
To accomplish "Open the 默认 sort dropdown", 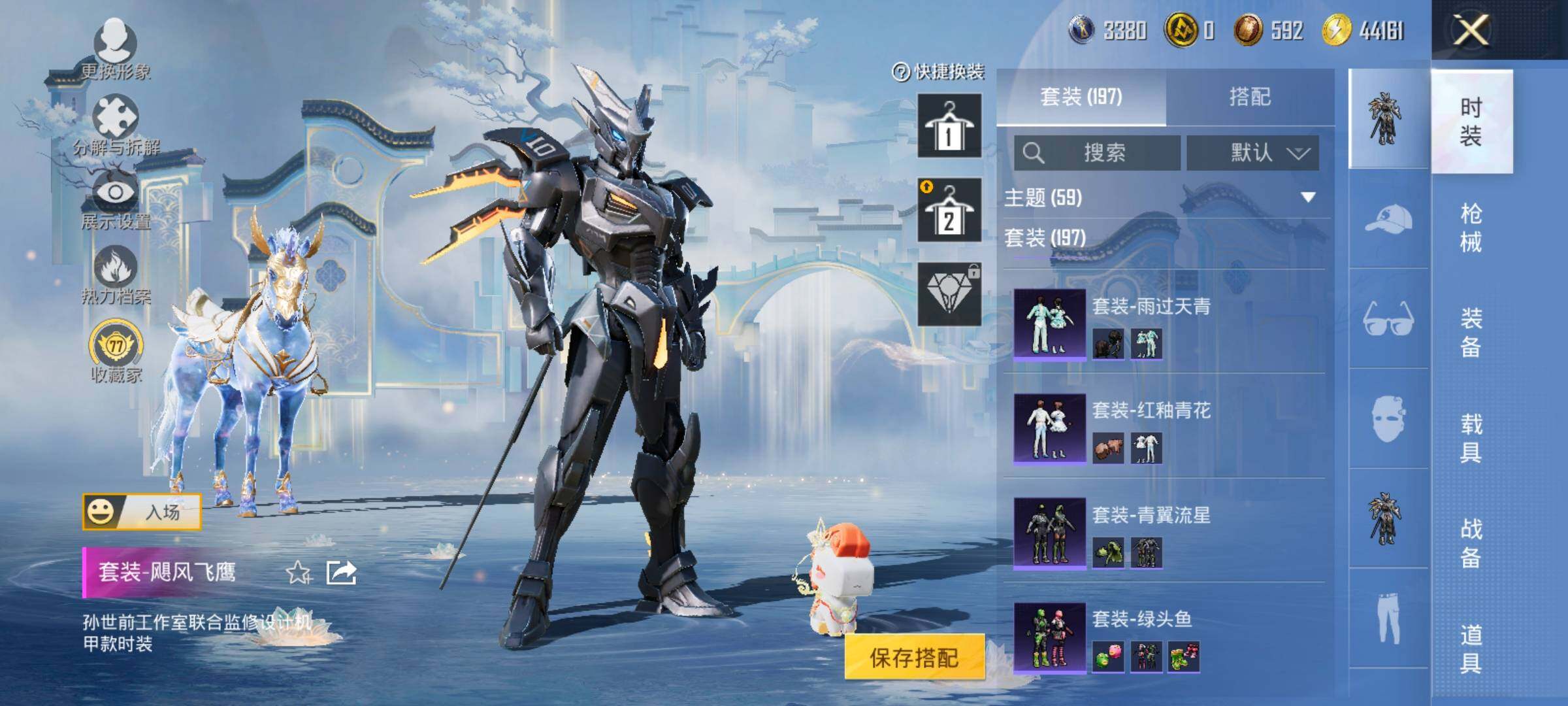I will coord(1252,153).
